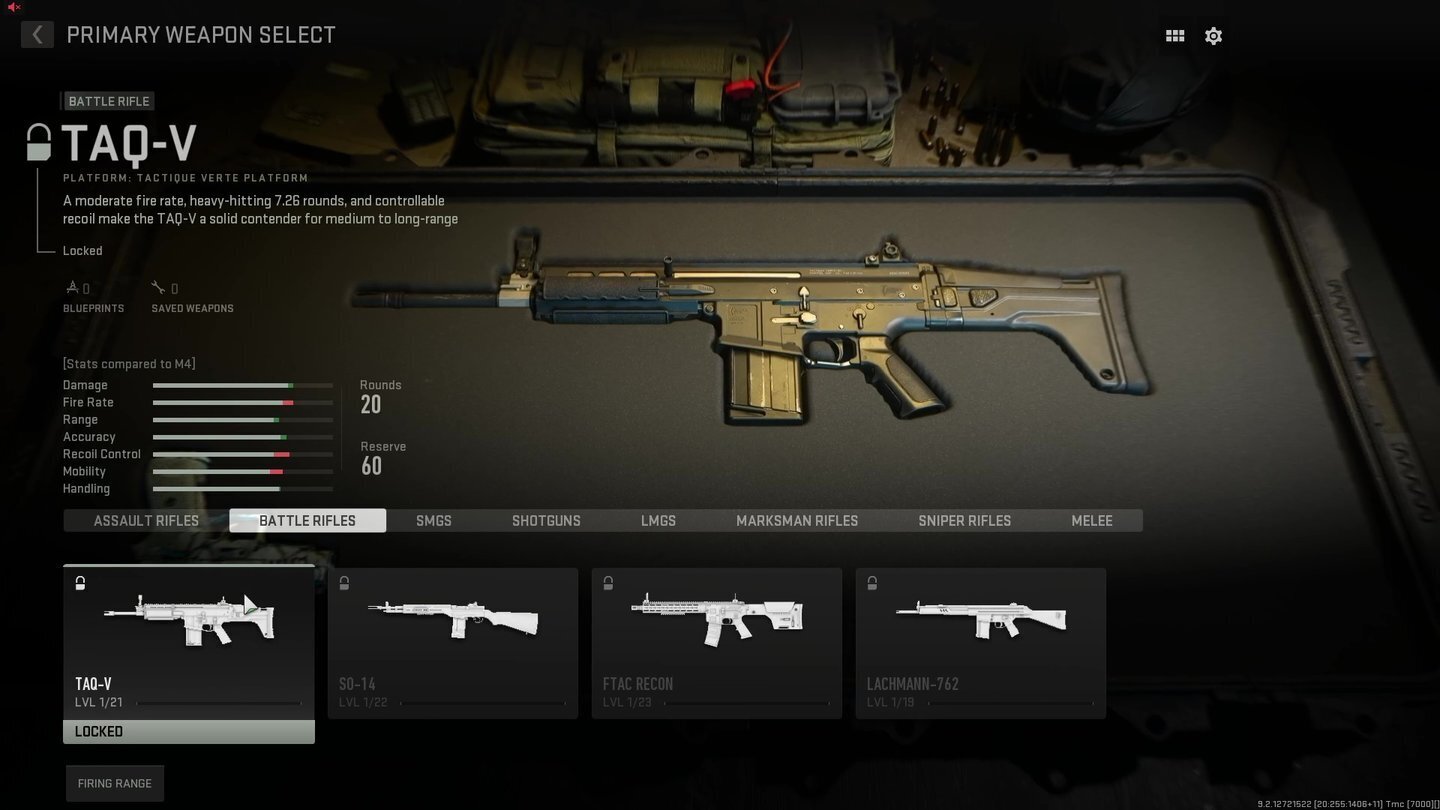Click the back arrow button
Screen dimensions: 1440x810
37,35
